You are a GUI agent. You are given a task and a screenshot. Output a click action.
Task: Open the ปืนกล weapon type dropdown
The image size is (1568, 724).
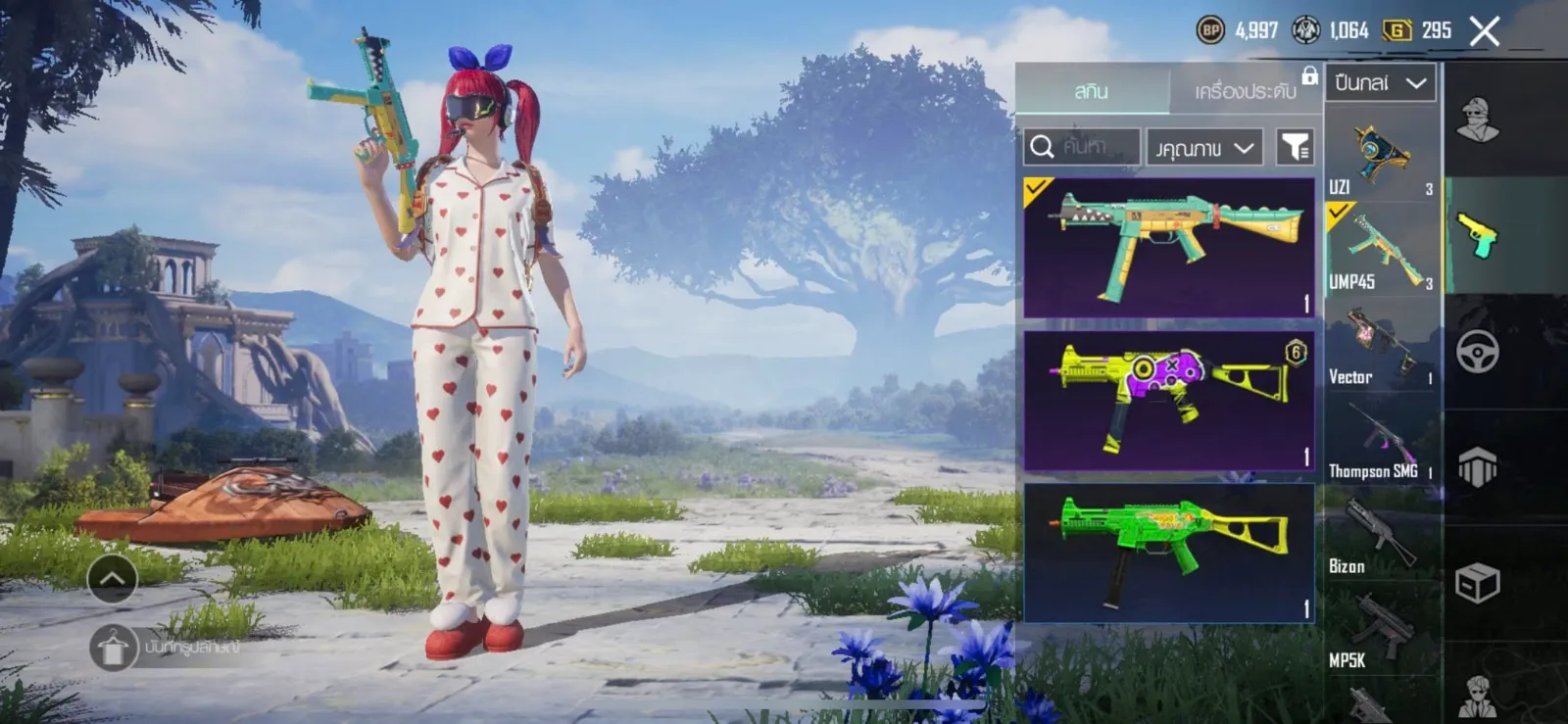click(1380, 83)
